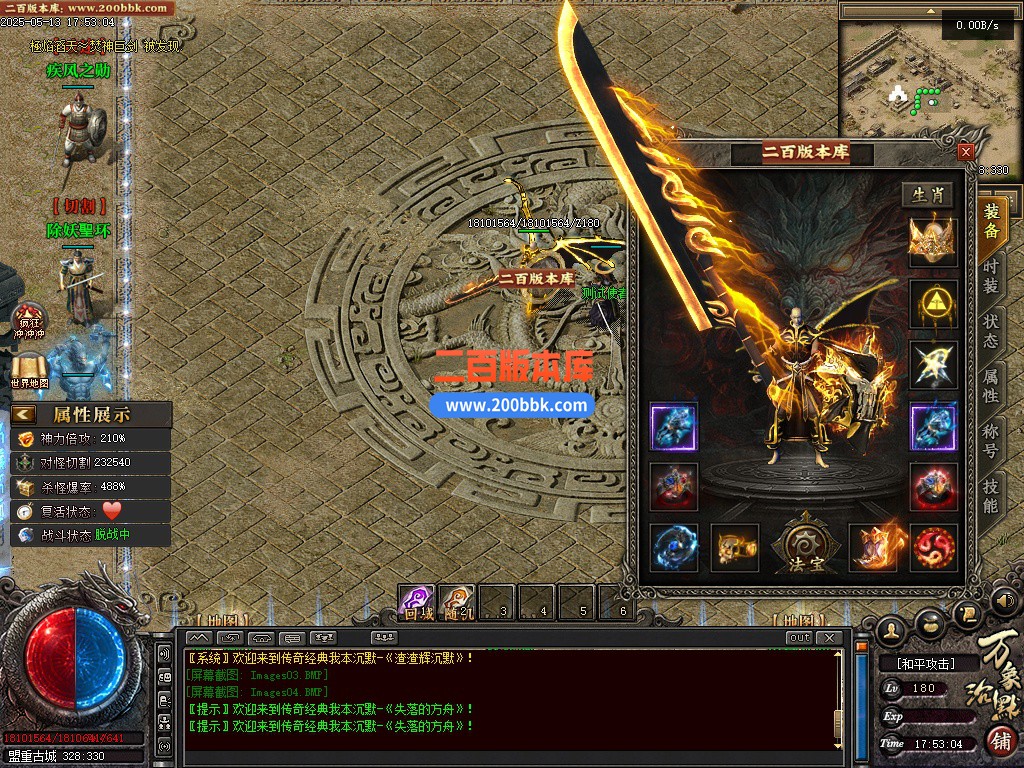Viewport: 1024px width, 768px height.
Task: Collapse the 属性展示 panel with the arrow
Action: point(24,414)
